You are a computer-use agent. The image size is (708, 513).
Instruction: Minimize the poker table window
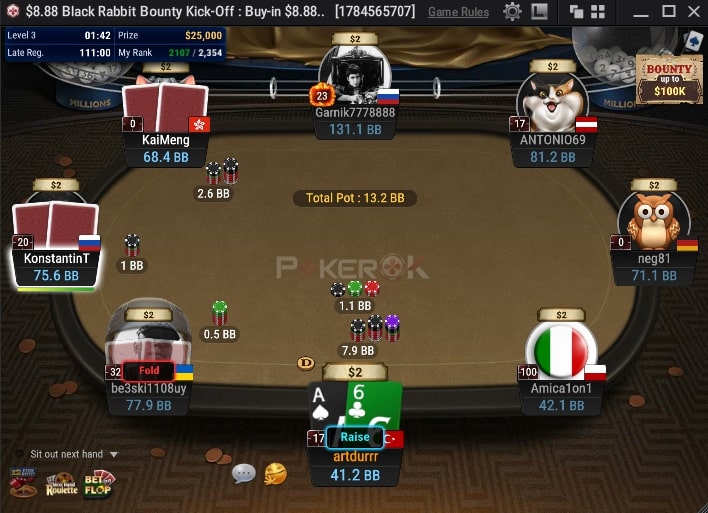click(x=641, y=12)
